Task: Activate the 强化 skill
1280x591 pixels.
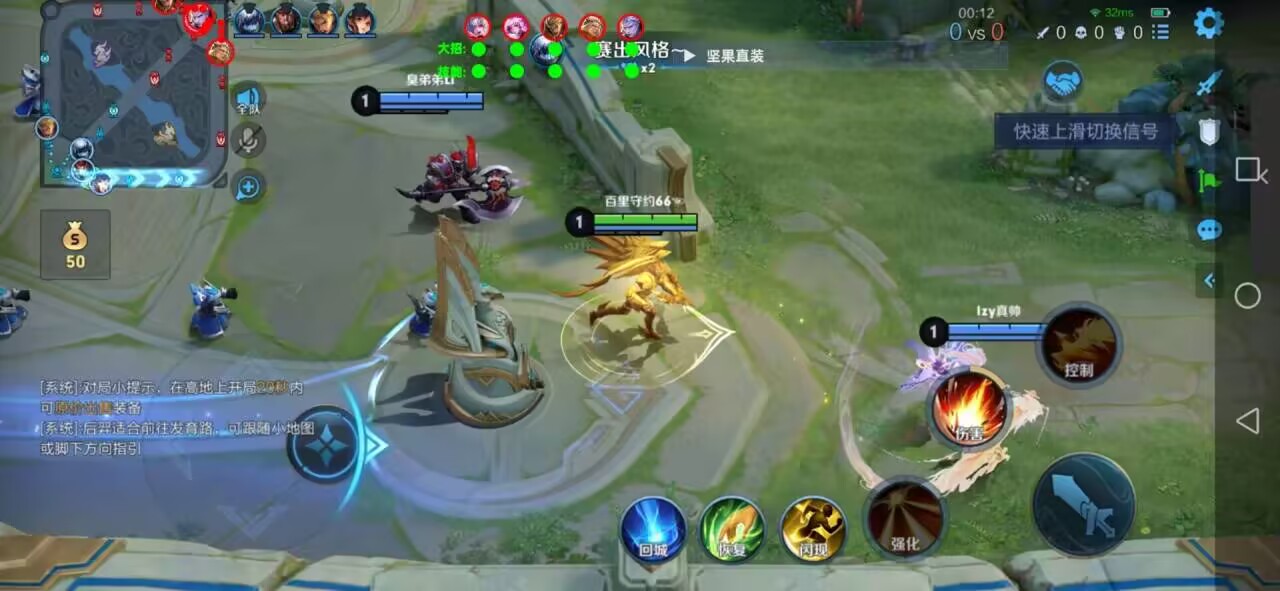Action: [904, 517]
